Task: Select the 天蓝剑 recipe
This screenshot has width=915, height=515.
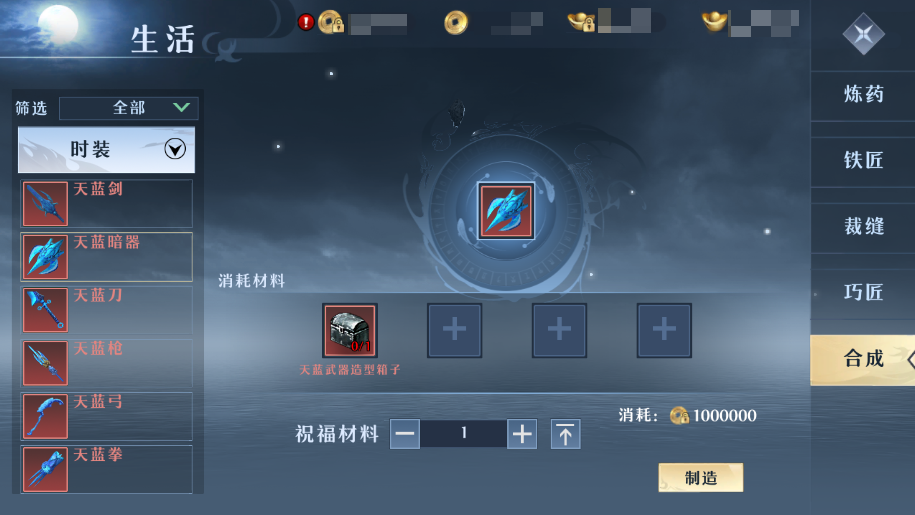Action: [107, 203]
